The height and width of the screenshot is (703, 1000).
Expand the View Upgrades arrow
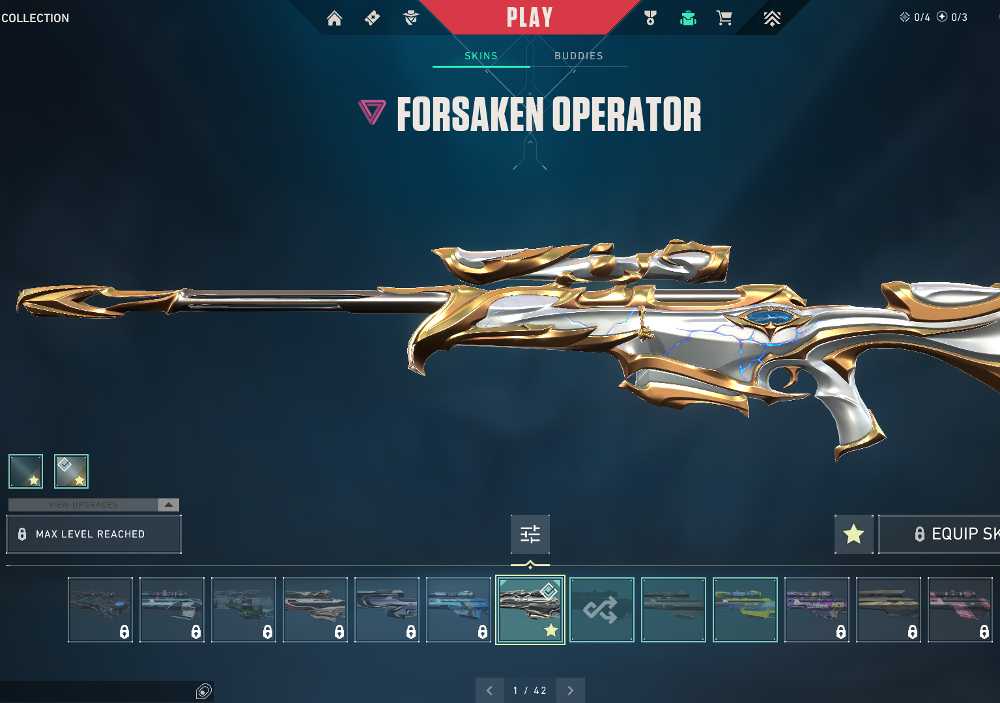(x=169, y=505)
